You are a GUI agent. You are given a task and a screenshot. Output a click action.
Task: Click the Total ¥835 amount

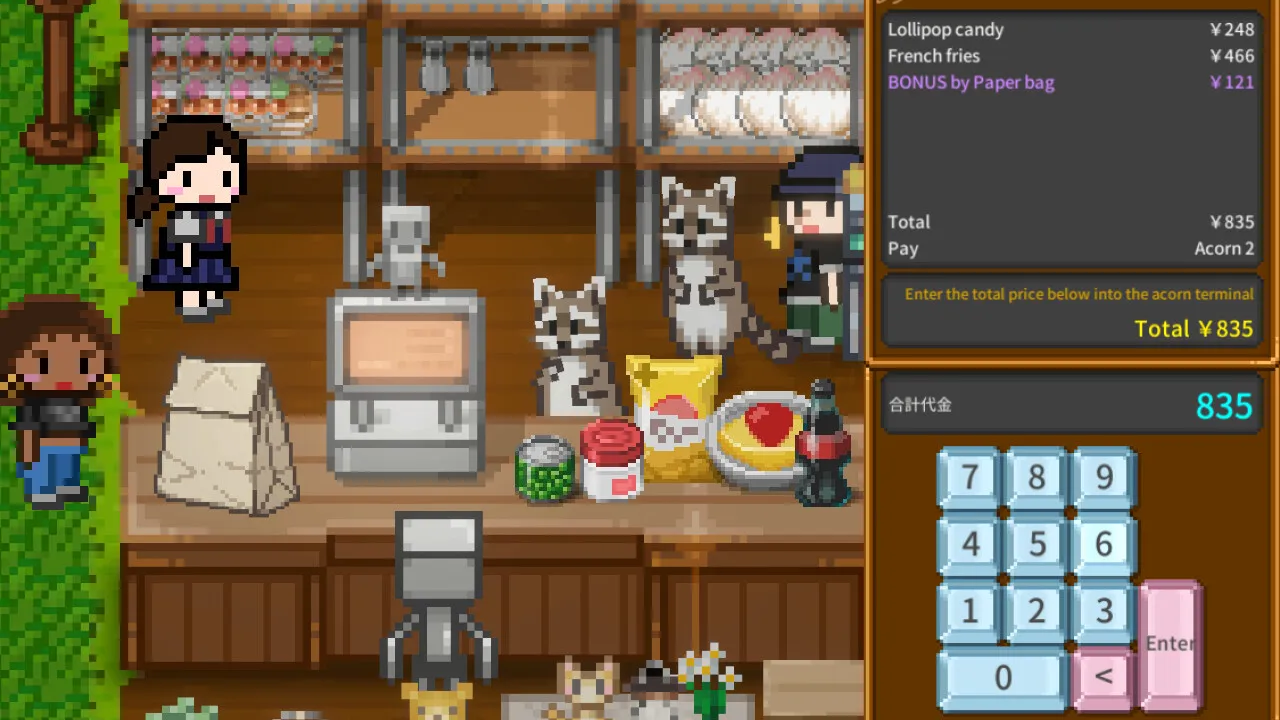[x=1194, y=328]
